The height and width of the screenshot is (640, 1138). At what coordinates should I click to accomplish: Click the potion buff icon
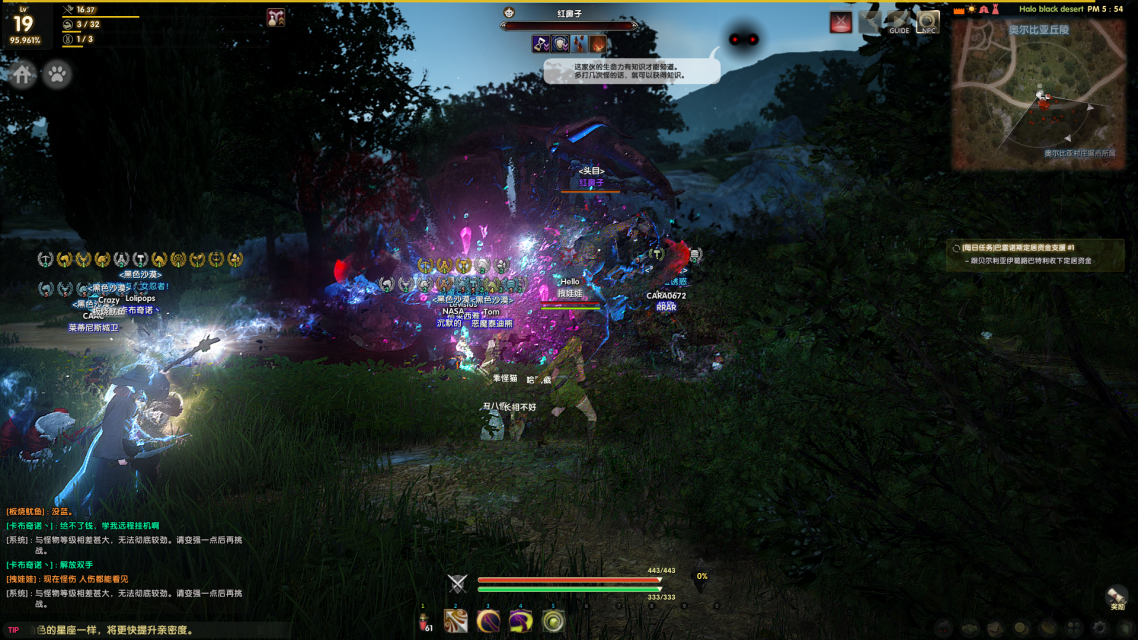click(x=276, y=17)
